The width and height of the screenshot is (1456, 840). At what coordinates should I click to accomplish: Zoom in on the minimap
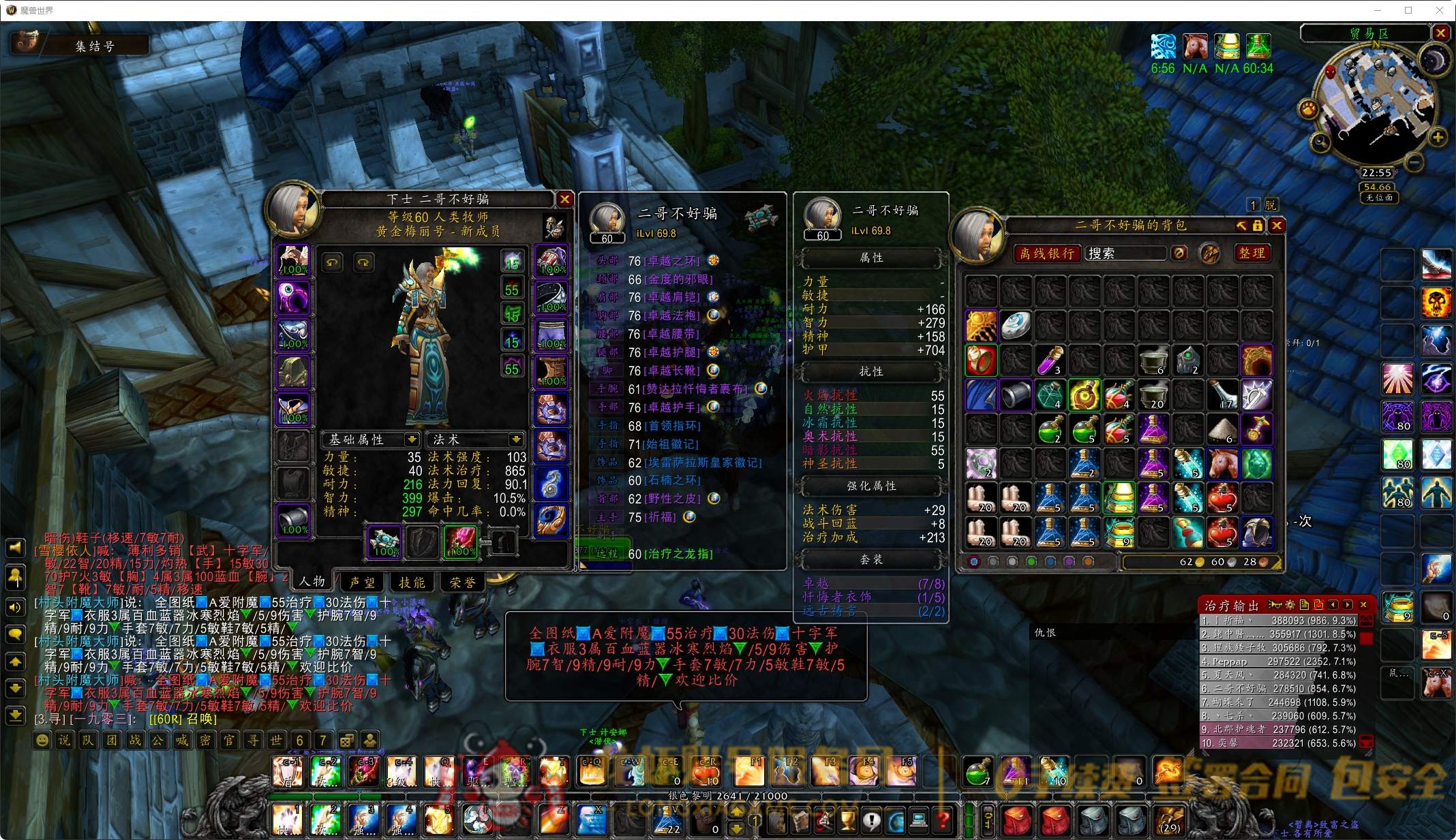click(x=1438, y=138)
